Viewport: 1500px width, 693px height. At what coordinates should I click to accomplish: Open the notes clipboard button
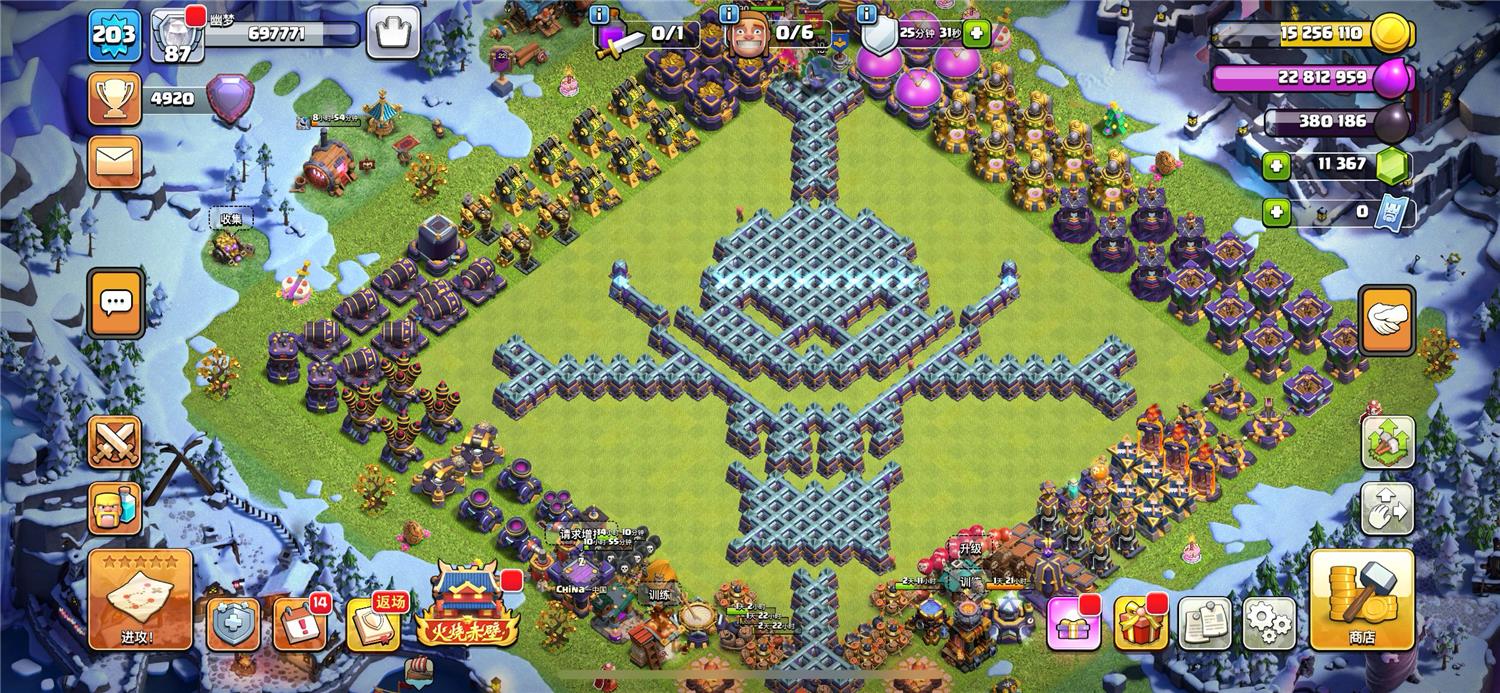pos(1204,624)
